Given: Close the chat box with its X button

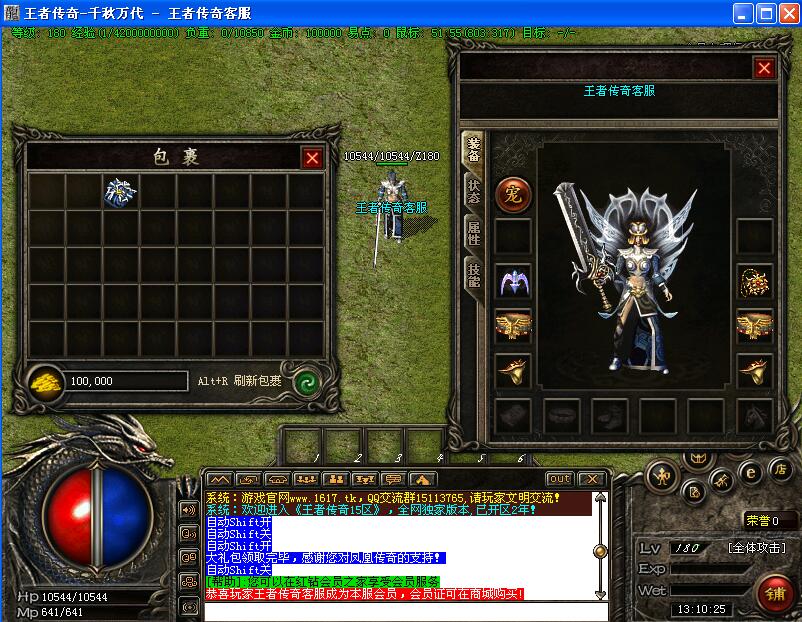Looking at the screenshot, I should [591, 479].
